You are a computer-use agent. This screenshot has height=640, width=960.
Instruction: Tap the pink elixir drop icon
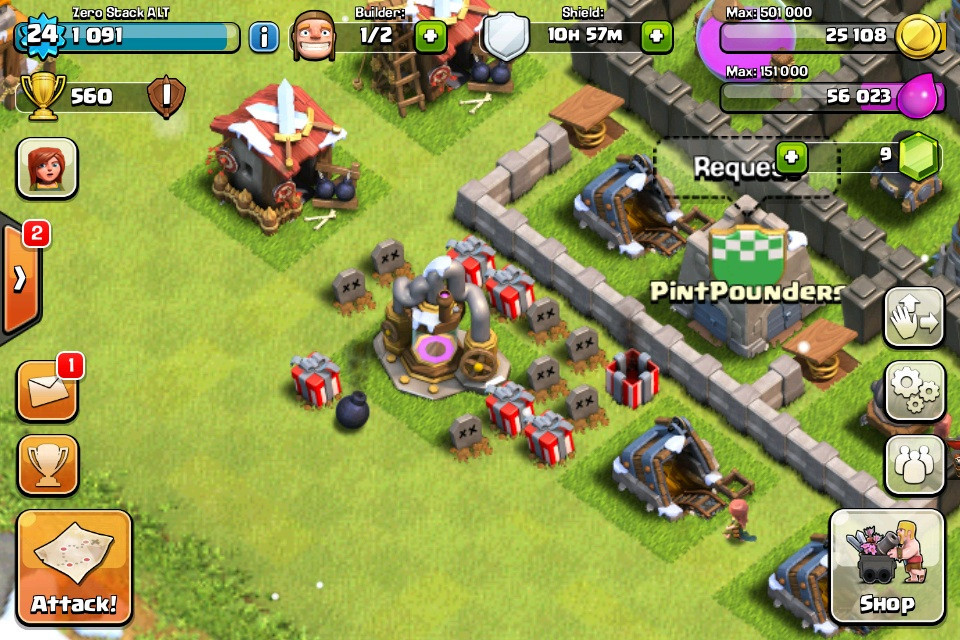[x=918, y=97]
